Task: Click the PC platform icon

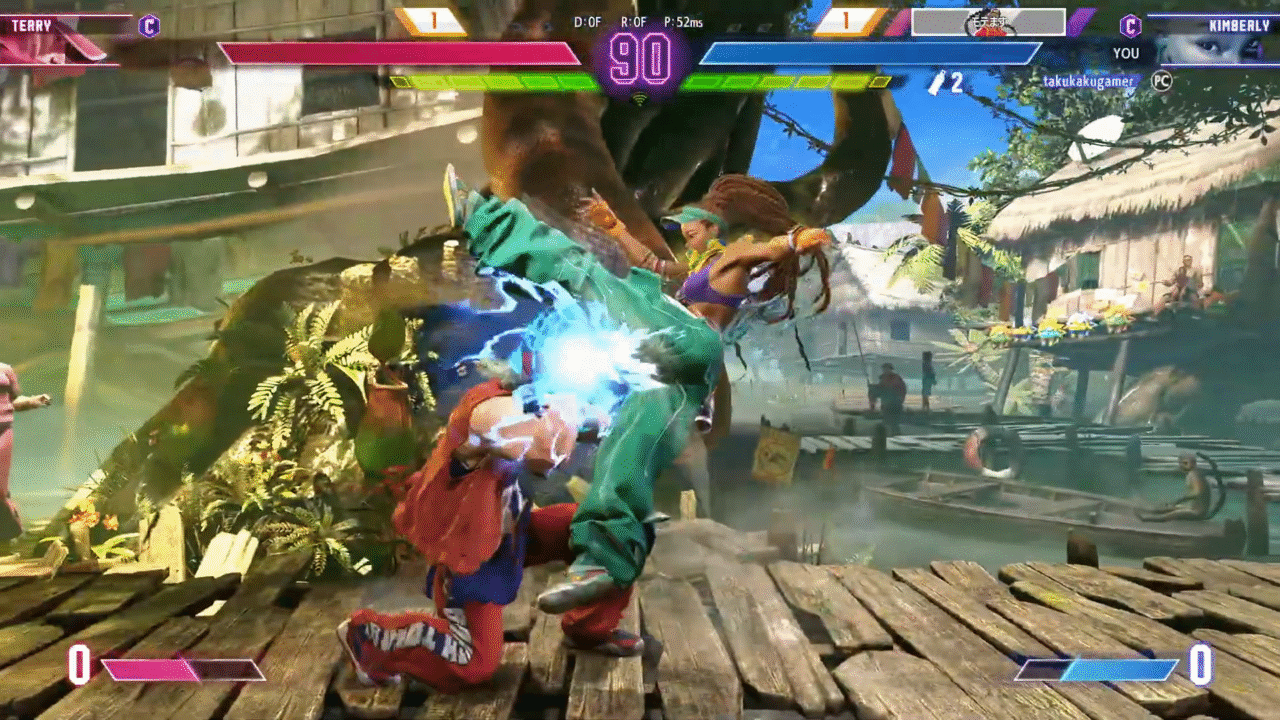Action: point(1161,81)
